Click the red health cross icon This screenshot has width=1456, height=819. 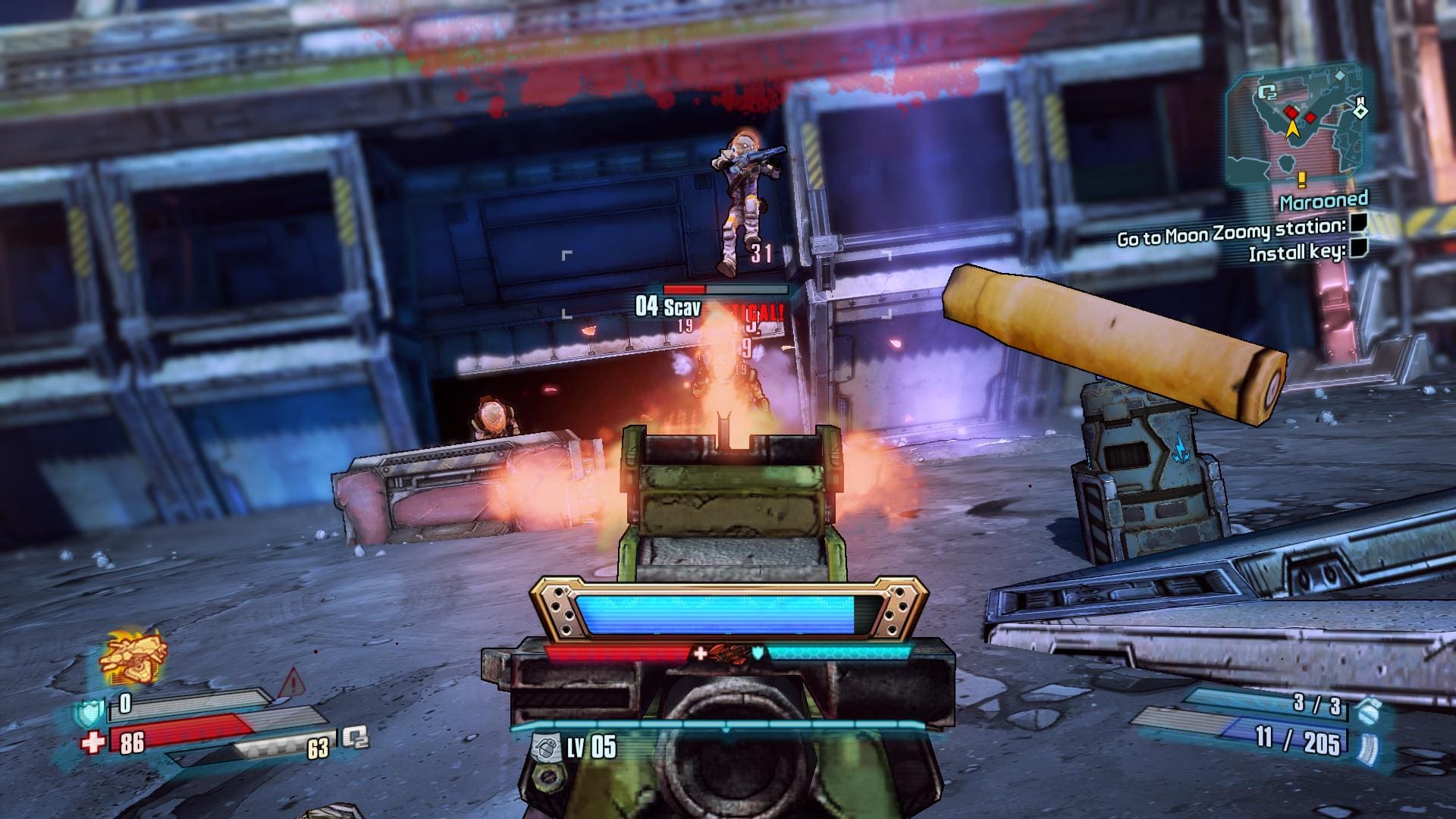click(93, 742)
